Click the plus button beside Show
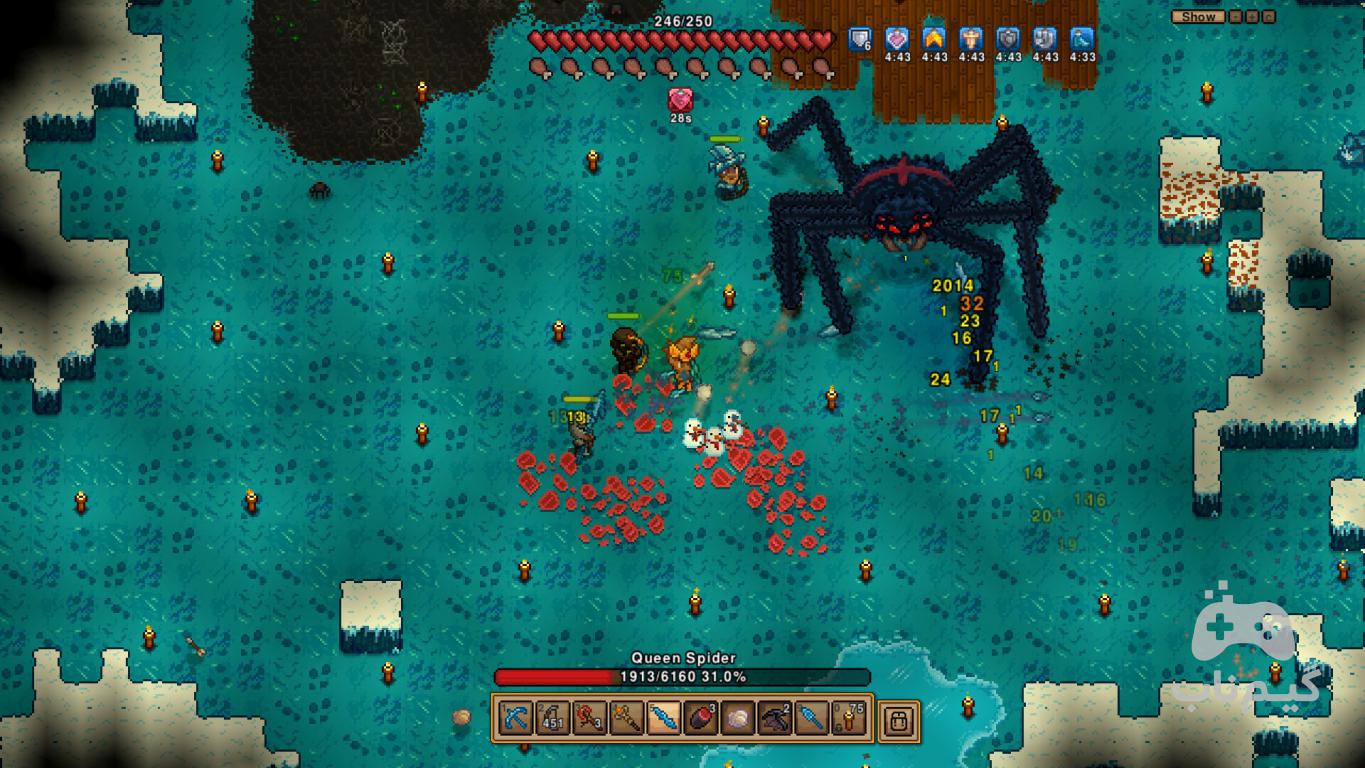The height and width of the screenshot is (768, 1365). (x=1253, y=17)
